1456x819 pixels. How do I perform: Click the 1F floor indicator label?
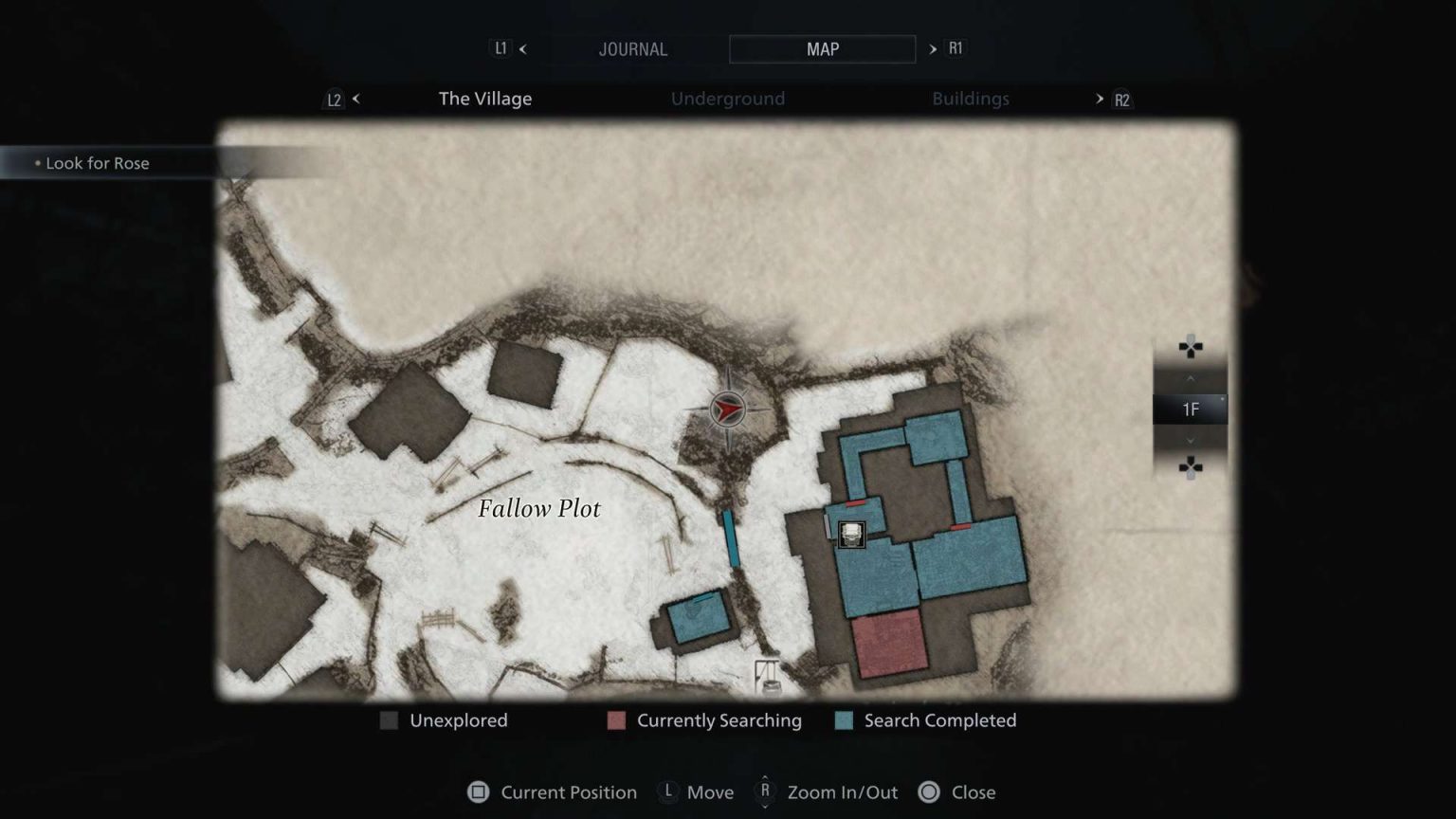1191,409
